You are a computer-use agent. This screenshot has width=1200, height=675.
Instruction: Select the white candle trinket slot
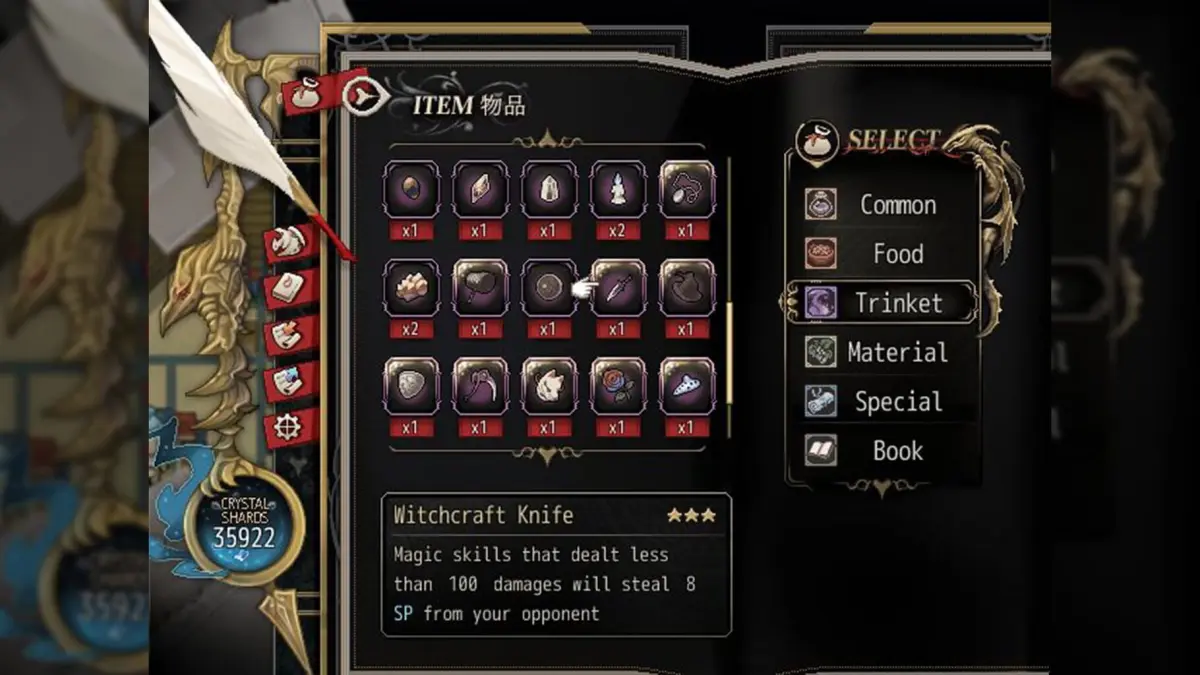point(618,188)
